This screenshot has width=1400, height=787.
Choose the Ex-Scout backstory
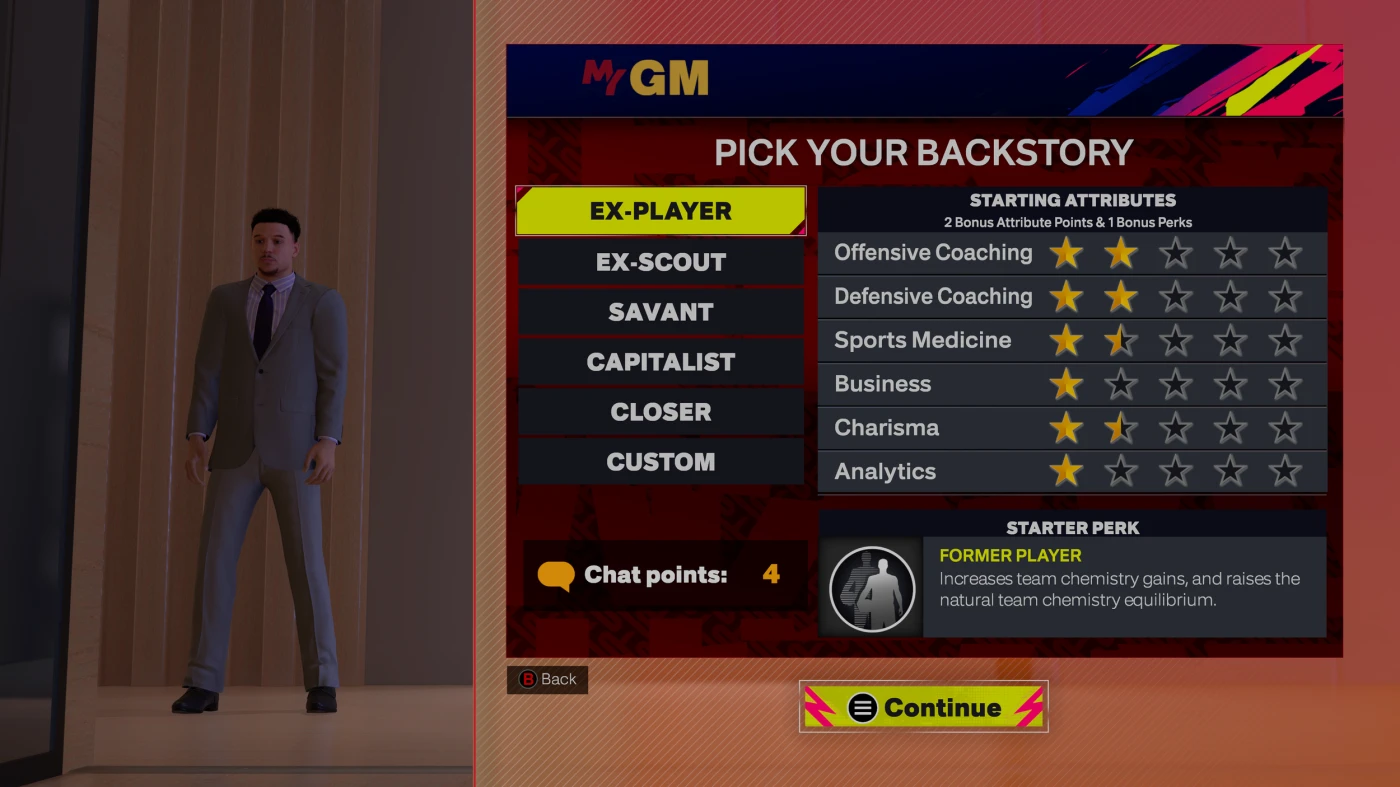click(660, 262)
